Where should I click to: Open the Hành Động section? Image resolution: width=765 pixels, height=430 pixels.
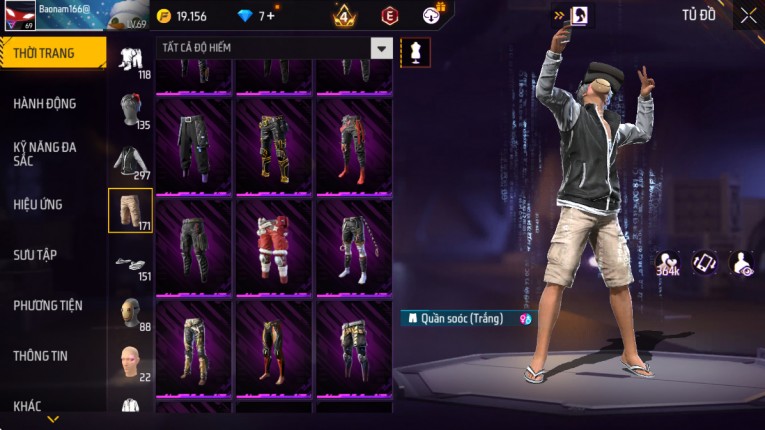click(x=45, y=103)
